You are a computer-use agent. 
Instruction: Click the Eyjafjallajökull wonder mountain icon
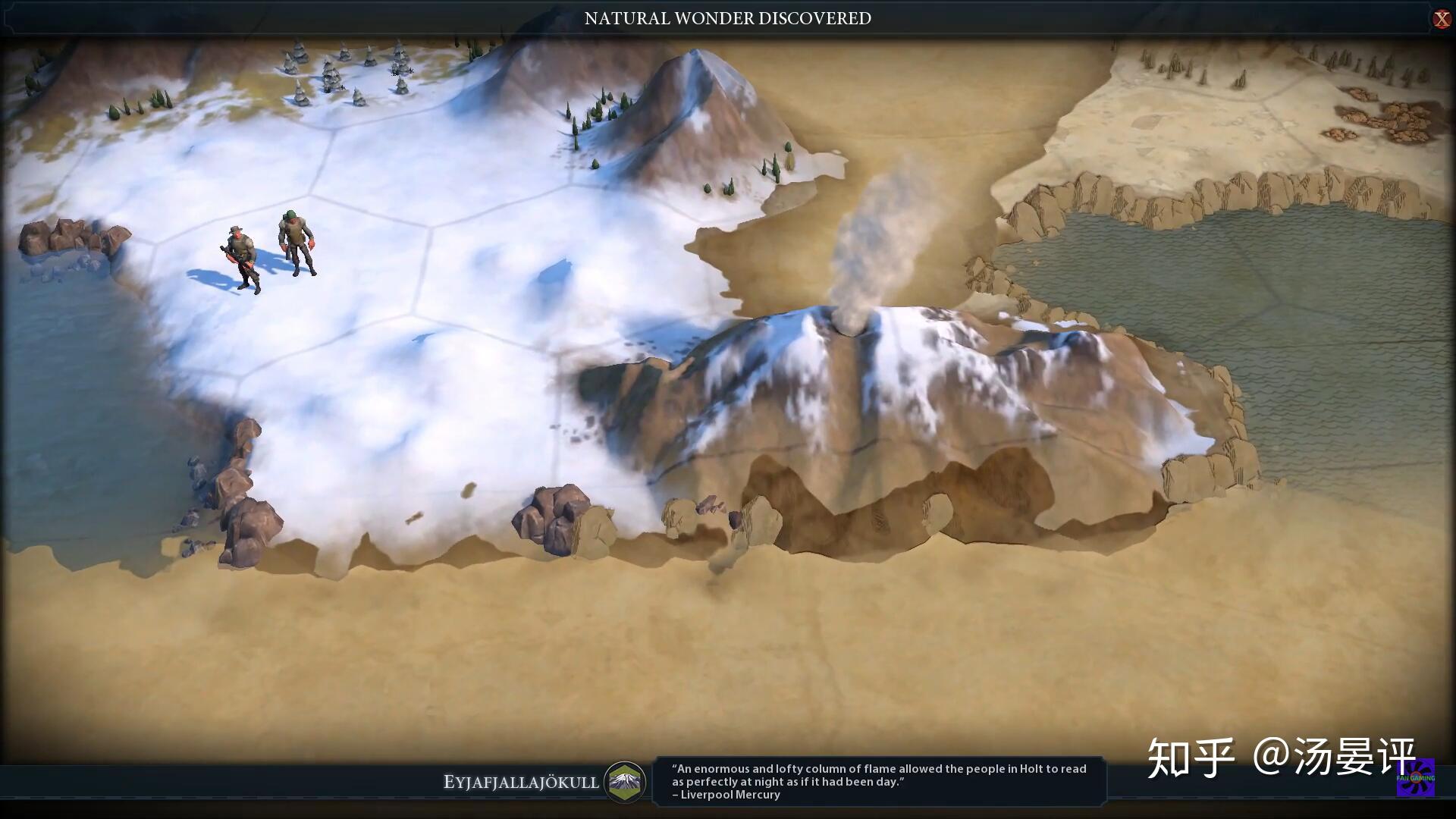point(625,781)
